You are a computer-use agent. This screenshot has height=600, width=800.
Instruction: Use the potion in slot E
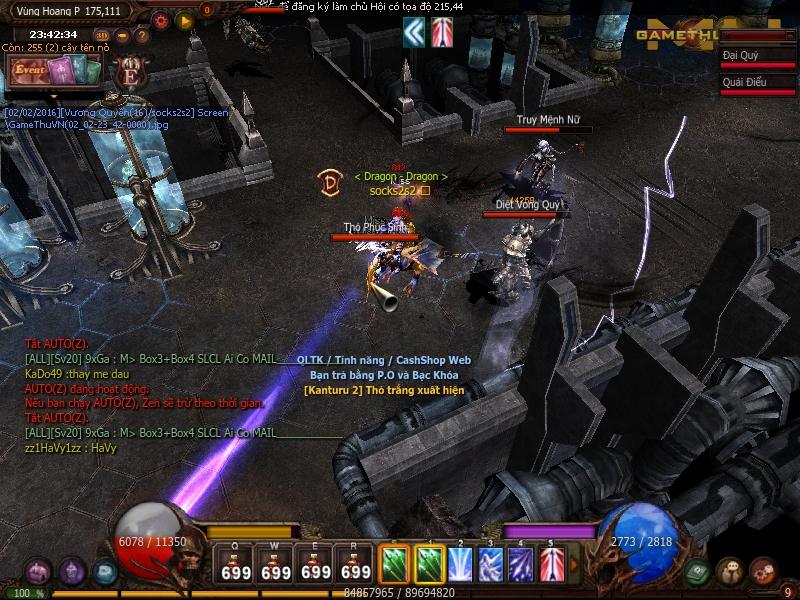[x=316, y=565]
